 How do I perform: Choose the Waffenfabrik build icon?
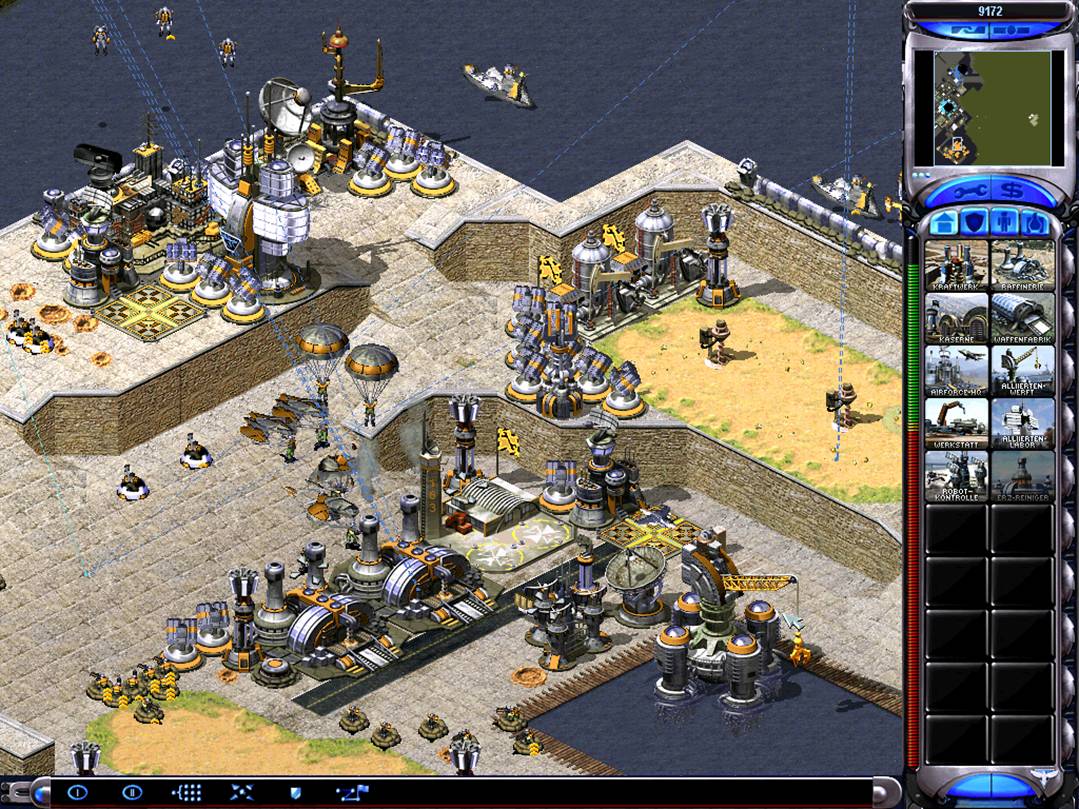tap(1022, 318)
